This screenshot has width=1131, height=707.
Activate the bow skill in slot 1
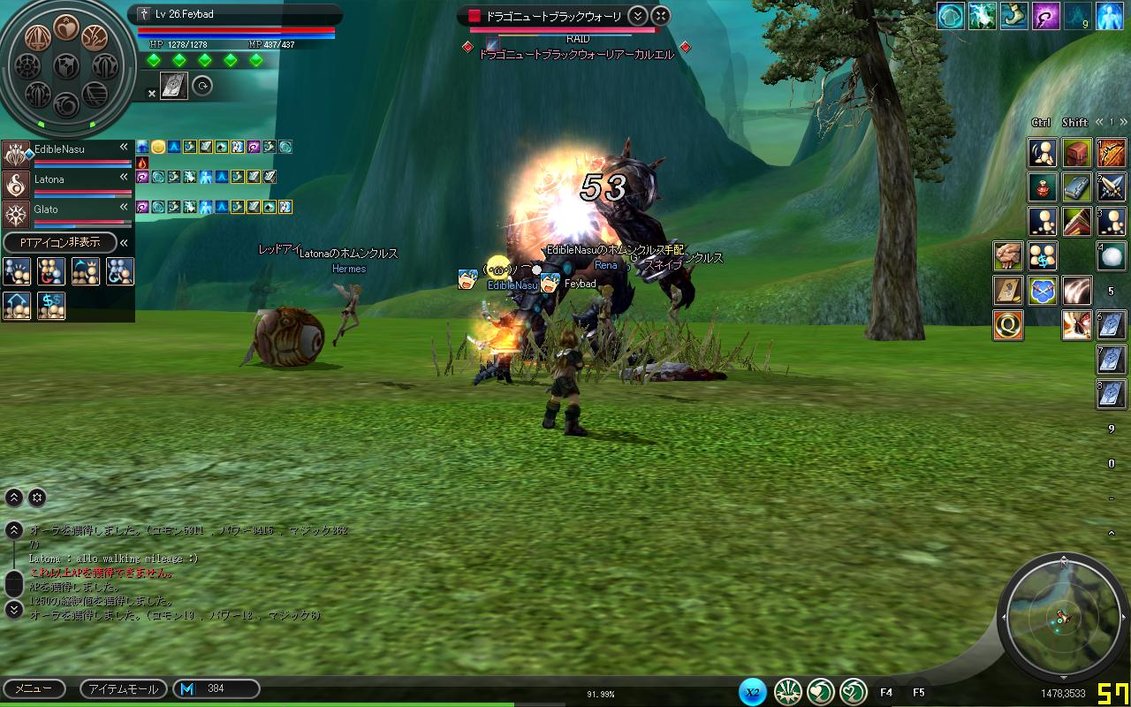(1111, 153)
